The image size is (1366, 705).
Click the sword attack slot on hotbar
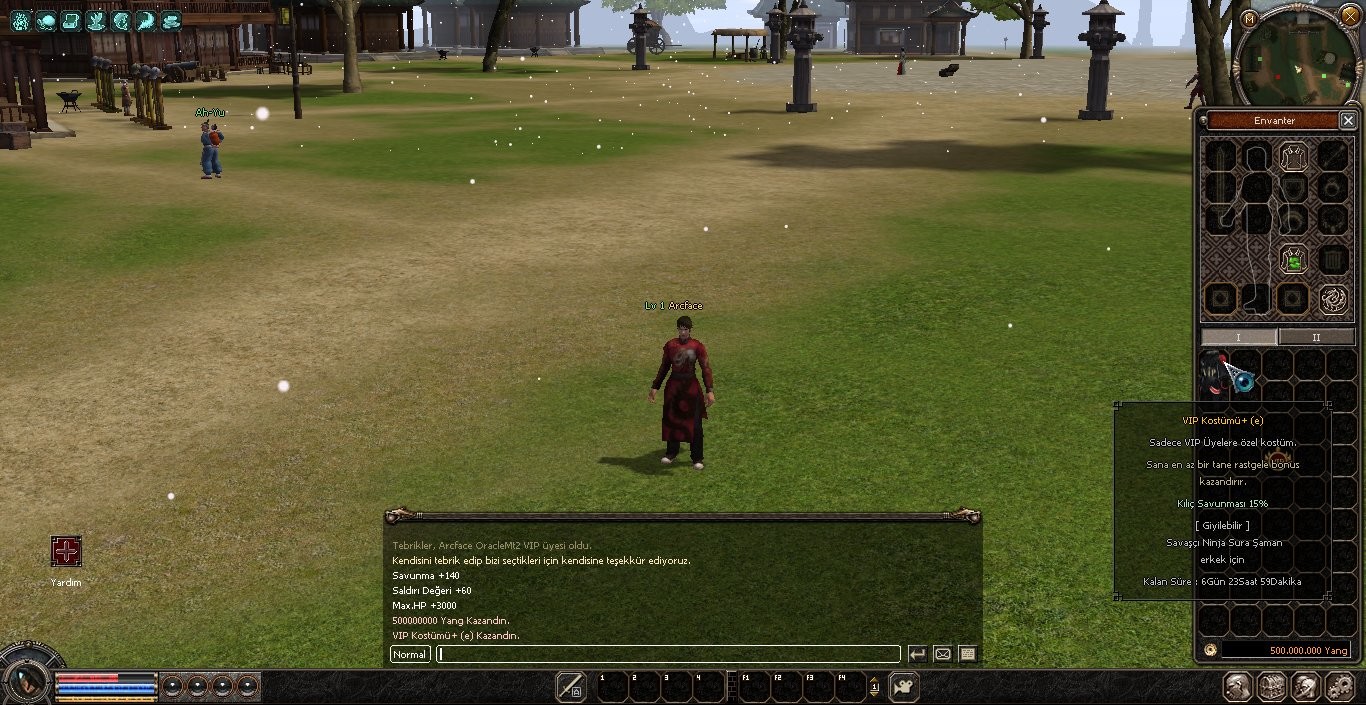click(x=571, y=687)
